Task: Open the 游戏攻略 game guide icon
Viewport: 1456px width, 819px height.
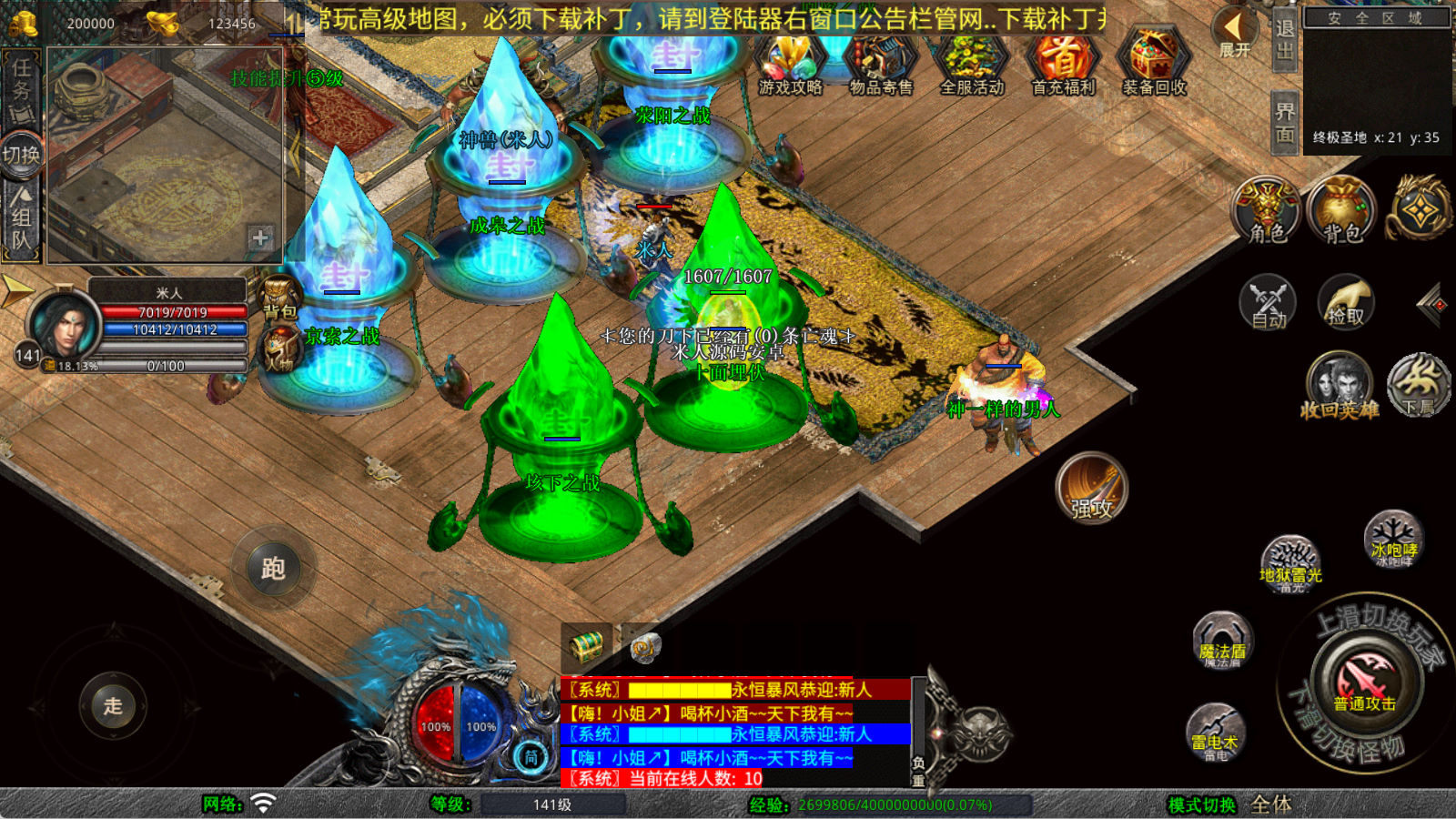Action: pyautogui.click(x=790, y=62)
